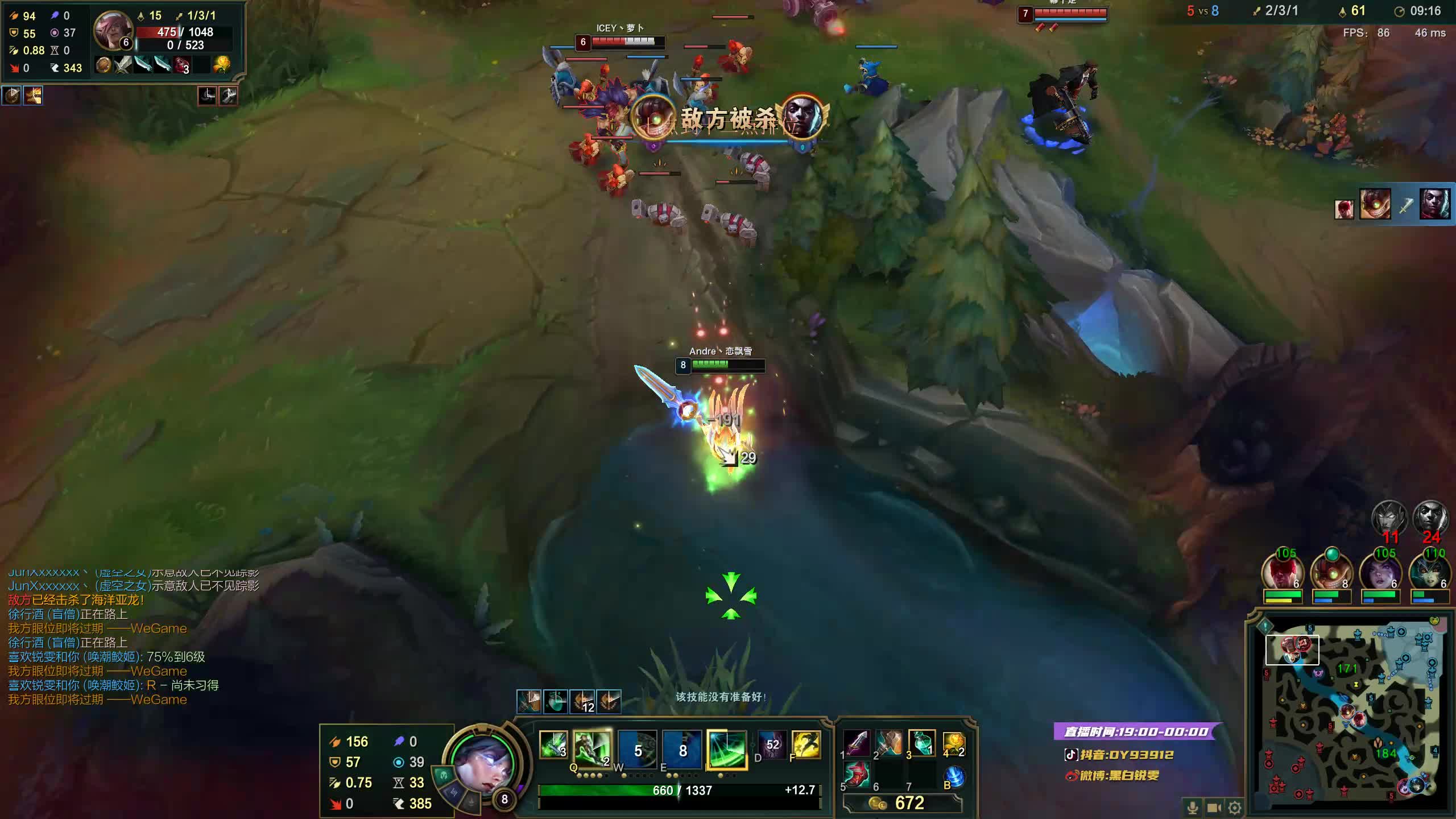Select the E ability on cooldown
Screen dimensions: 1456x819
pyautogui.click(x=682, y=750)
